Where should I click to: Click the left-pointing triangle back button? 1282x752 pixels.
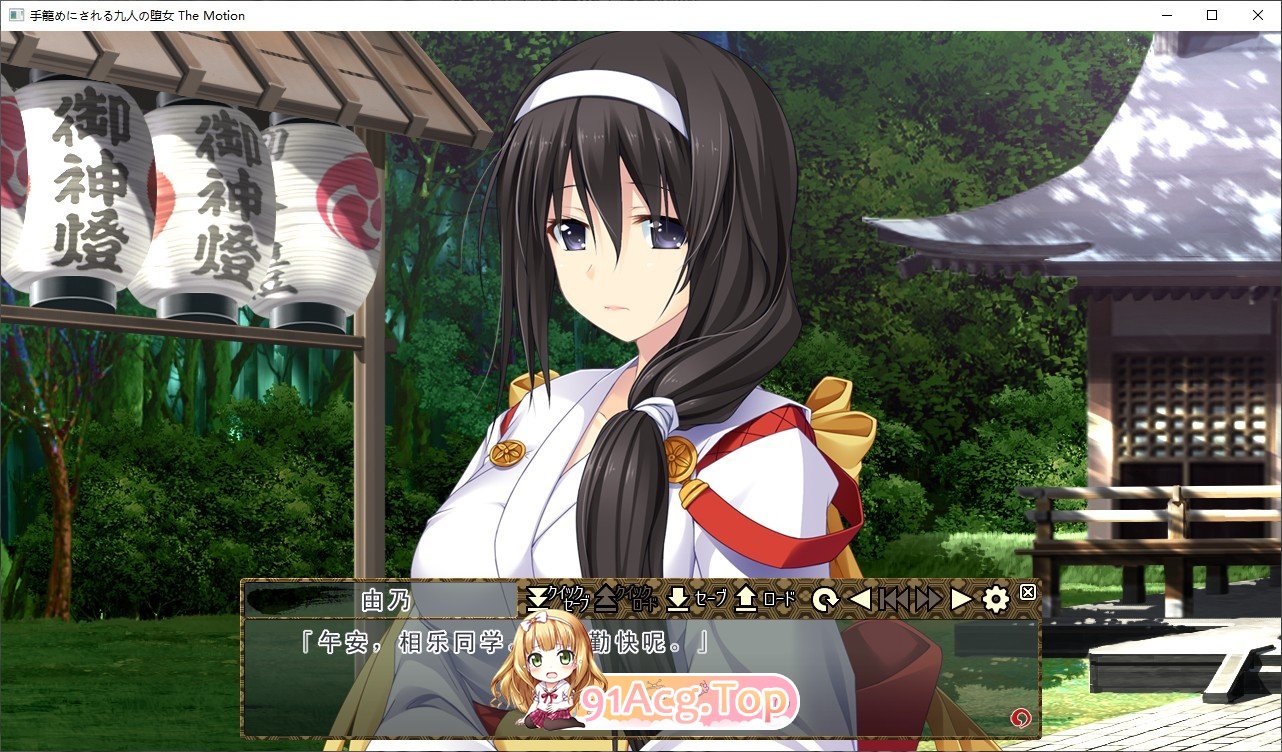[x=860, y=600]
